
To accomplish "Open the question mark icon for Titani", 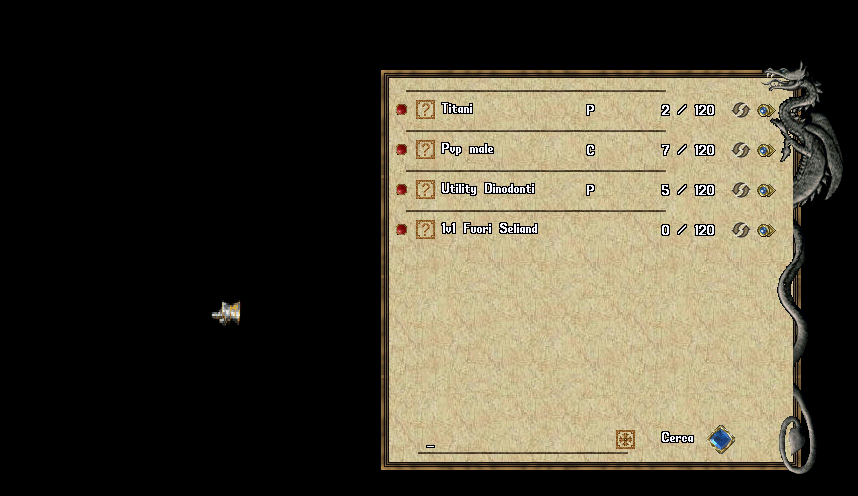I will pyautogui.click(x=425, y=110).
